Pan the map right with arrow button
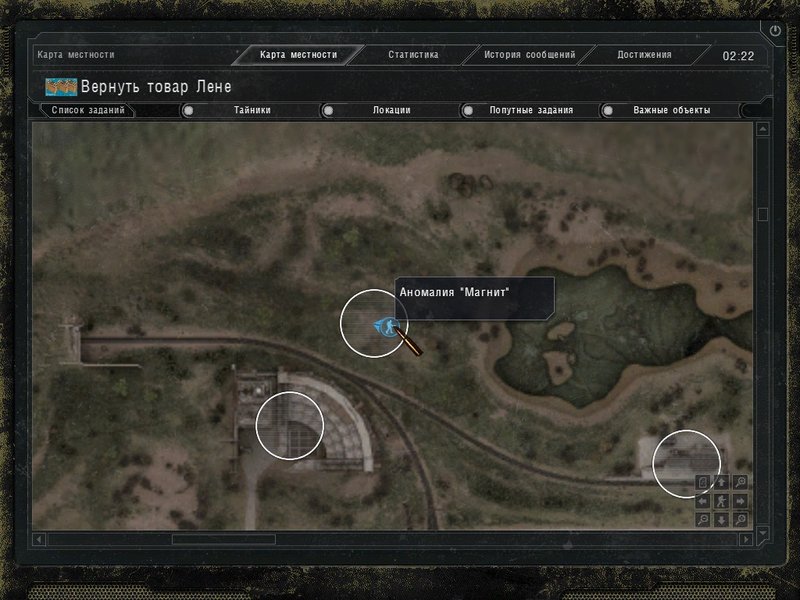This screenshot has height=600, width=800. pyautogui.click(x=739, y=501)
